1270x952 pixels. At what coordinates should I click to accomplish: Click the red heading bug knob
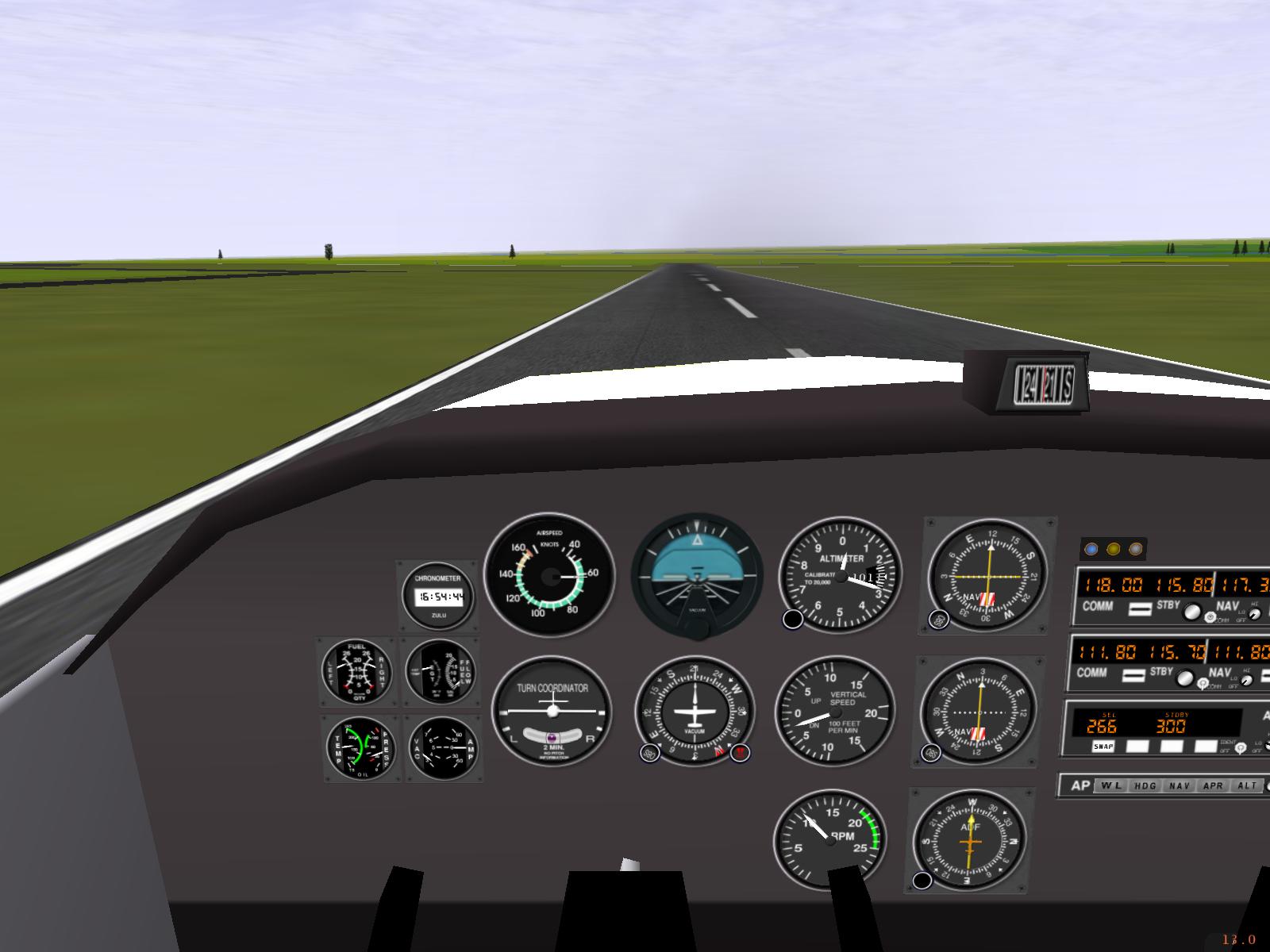pyautogui.click(x=740, y=753)
